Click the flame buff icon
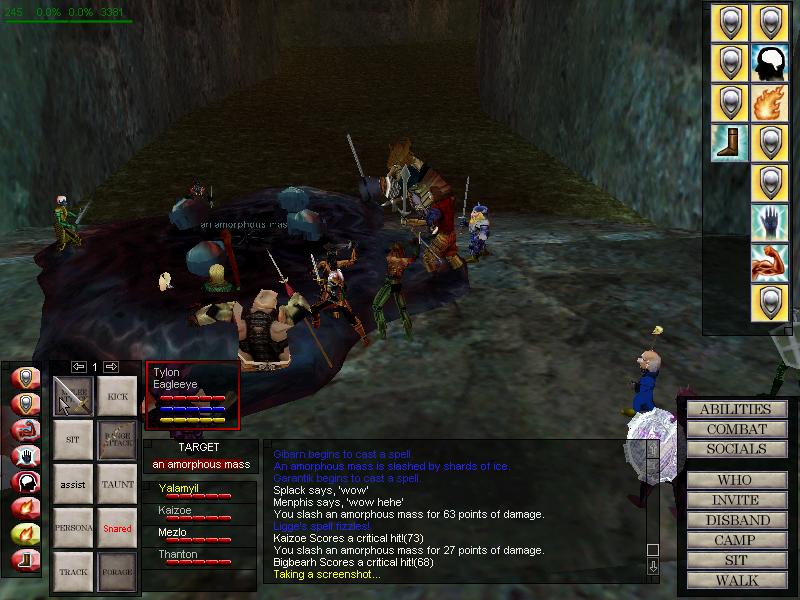Screen dimensions: 800x600 point(769,102)
